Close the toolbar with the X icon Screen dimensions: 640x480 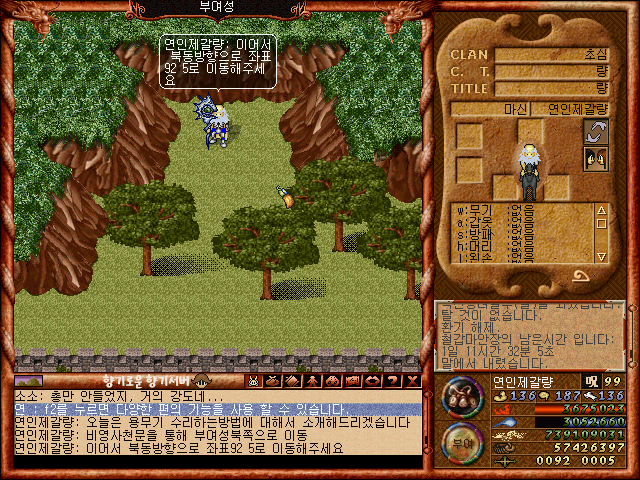(411, 381)
